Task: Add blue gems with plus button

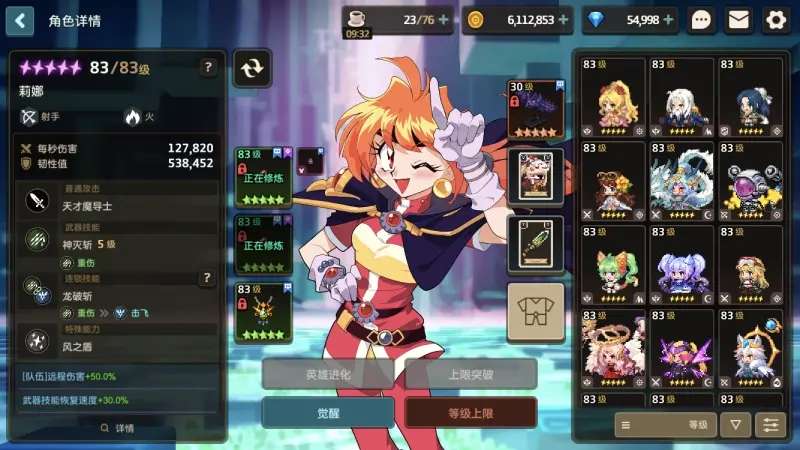Action: [x=669, y=19]
